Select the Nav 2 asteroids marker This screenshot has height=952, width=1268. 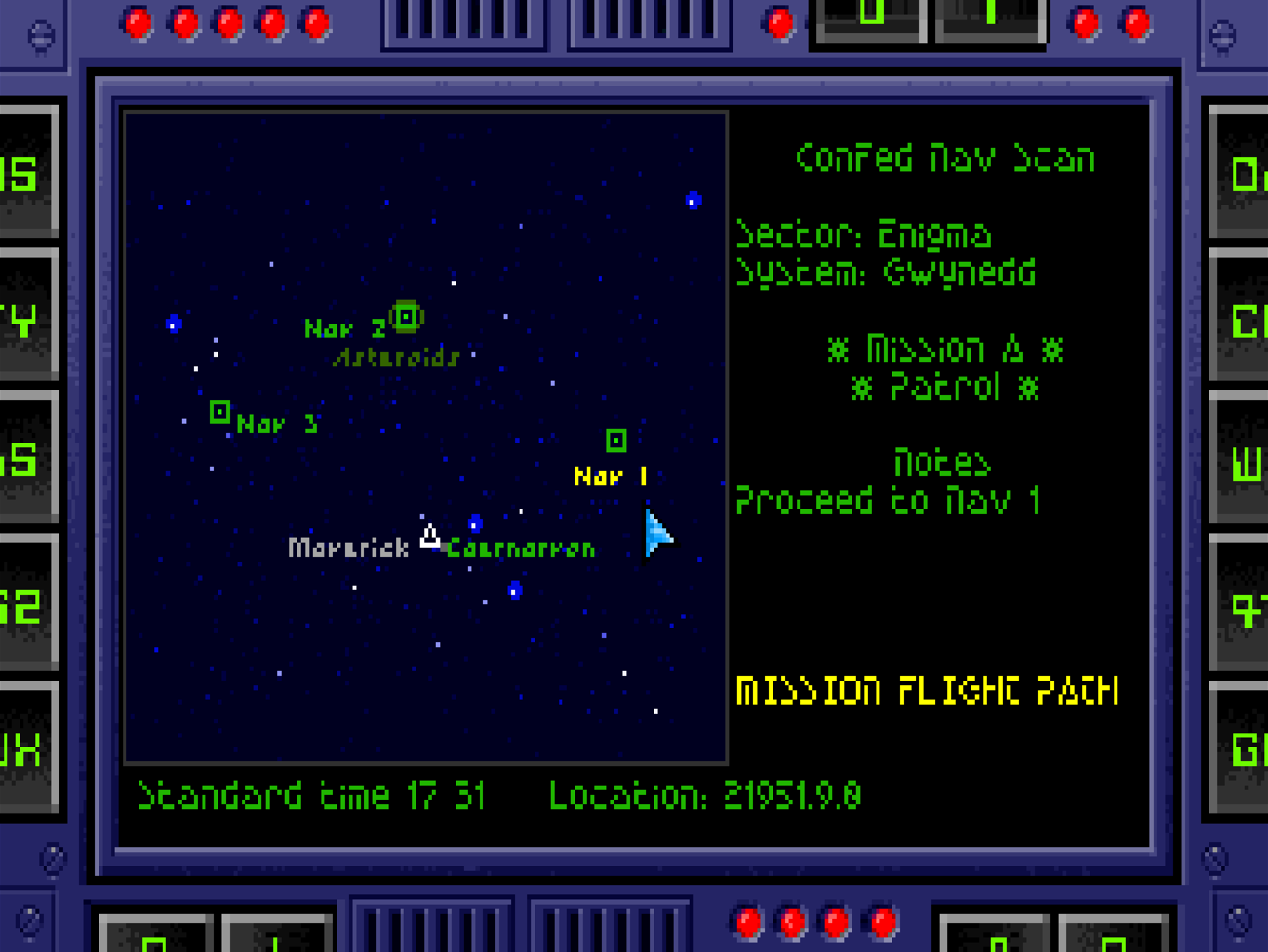[406, 317]
